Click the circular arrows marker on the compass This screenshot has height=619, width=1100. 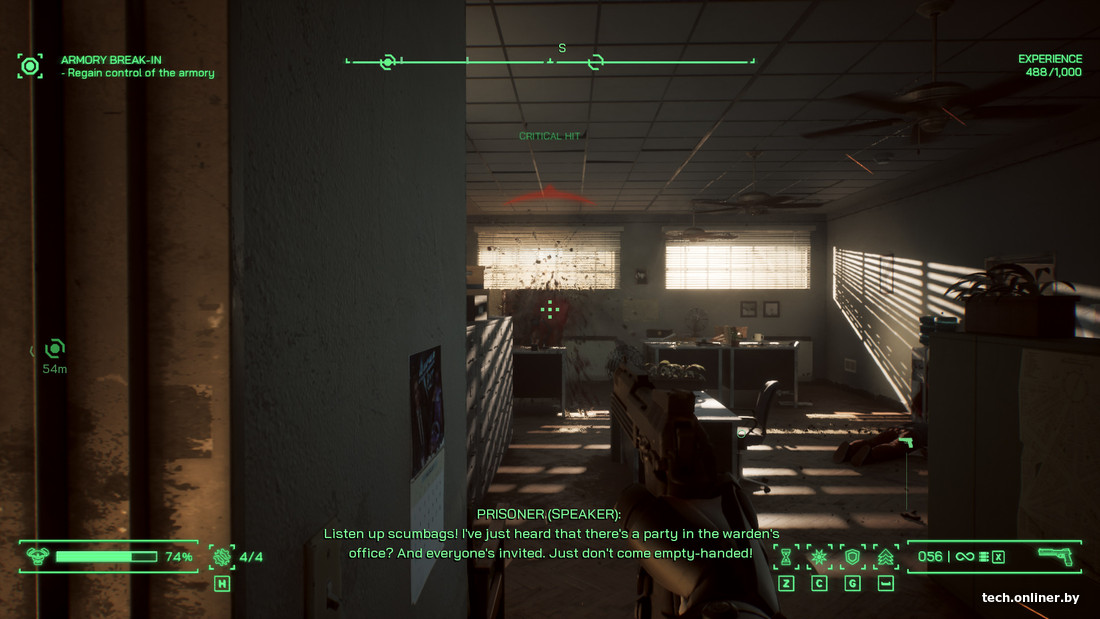click(x=595, y=62)
